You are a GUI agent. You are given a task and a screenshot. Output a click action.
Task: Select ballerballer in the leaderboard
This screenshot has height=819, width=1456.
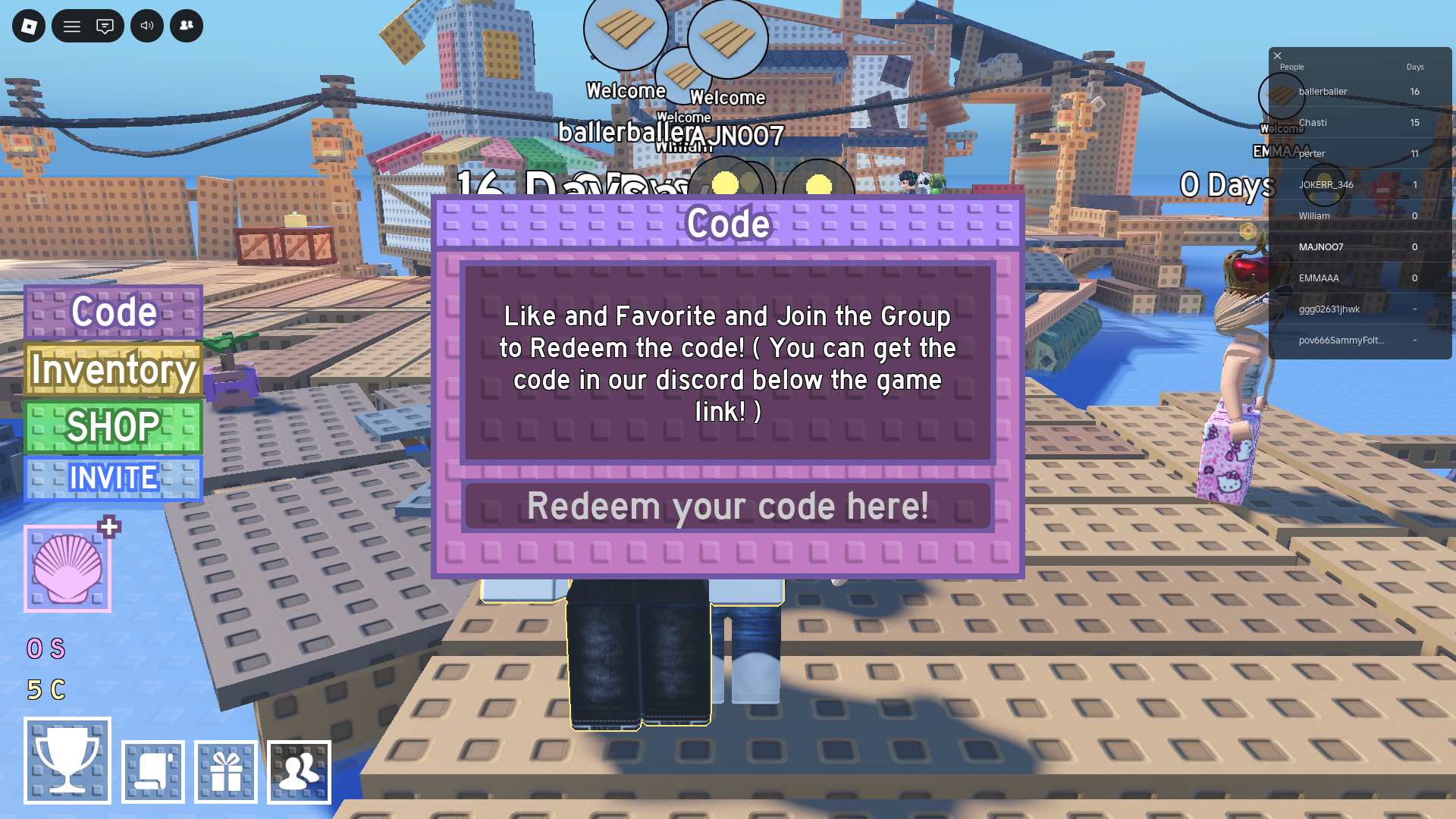pos(1323,91)
